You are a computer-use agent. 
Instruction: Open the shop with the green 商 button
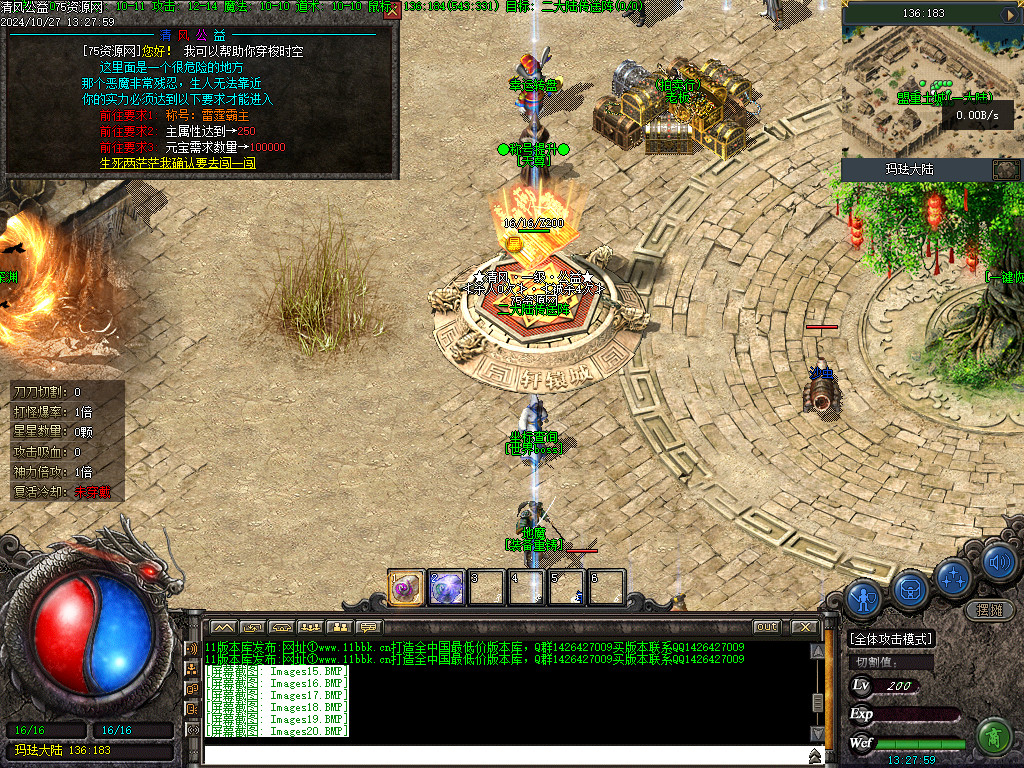(x=993, y=737)
